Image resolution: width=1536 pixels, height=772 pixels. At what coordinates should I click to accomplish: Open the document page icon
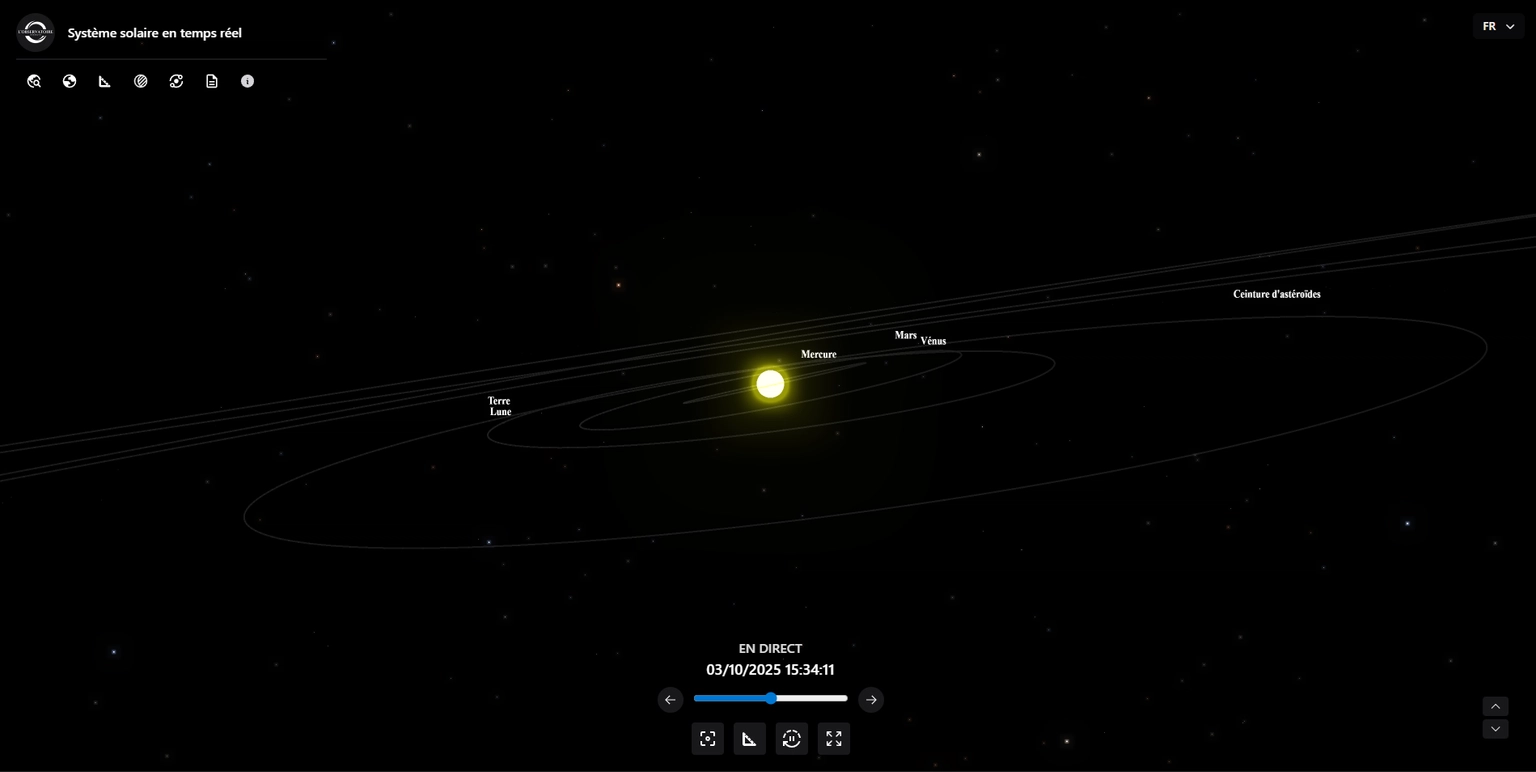(x=212, y=81)
